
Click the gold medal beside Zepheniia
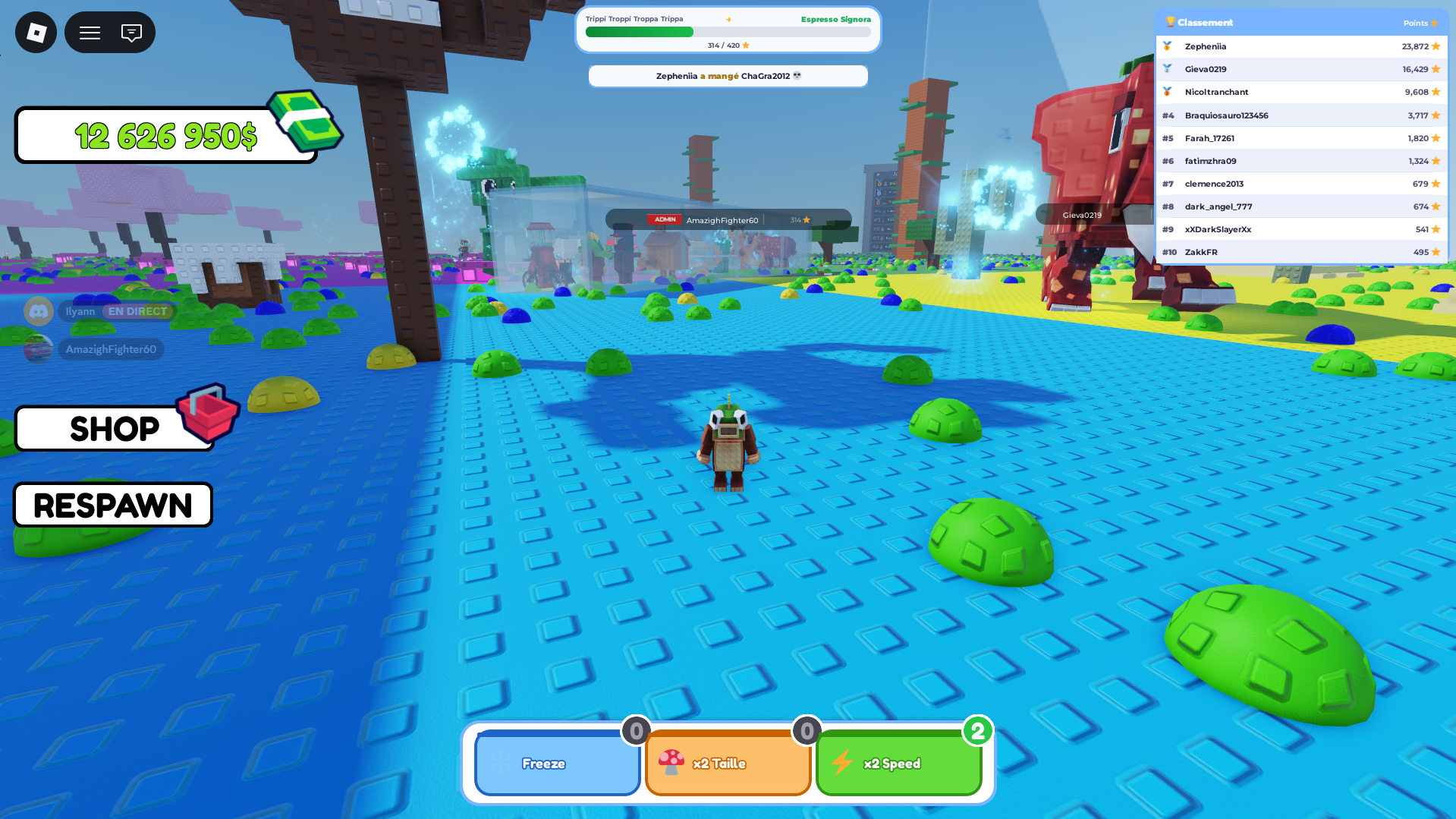tap(1168, 46)
